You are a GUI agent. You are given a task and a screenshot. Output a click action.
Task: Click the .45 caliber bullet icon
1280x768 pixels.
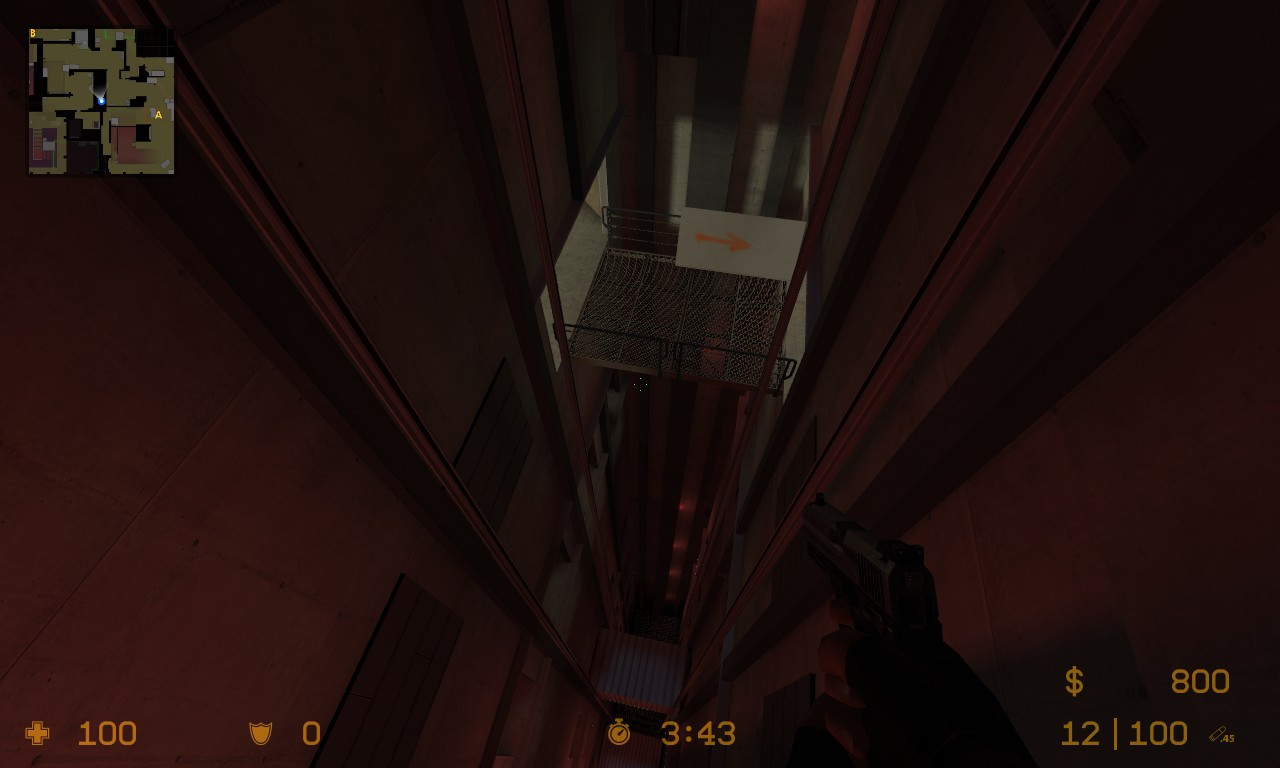1222,735
